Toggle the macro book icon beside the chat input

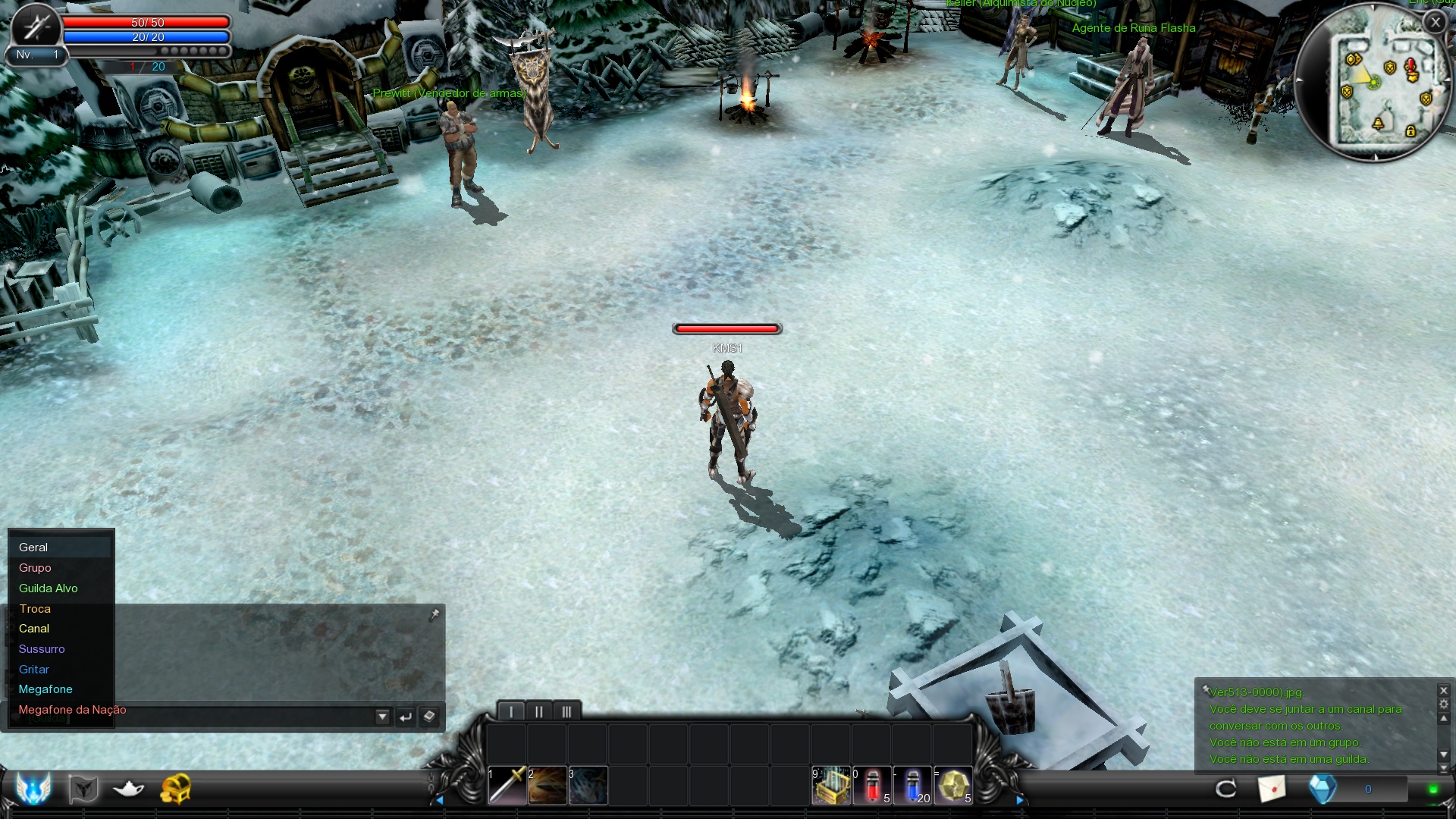click(x=429, y=716)
